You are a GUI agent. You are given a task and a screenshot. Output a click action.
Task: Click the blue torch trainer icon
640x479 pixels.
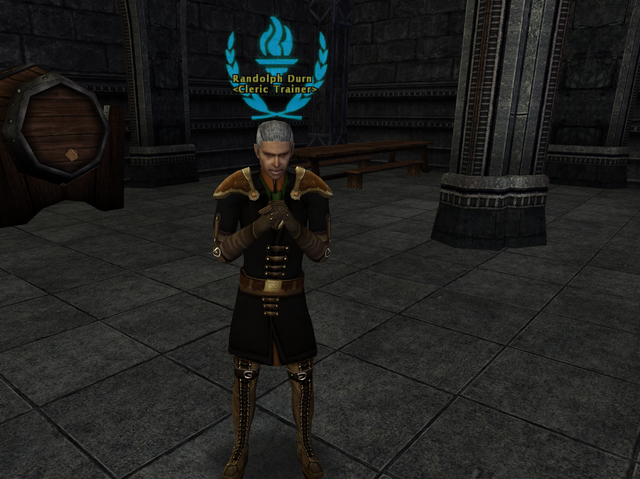point(274,46)
